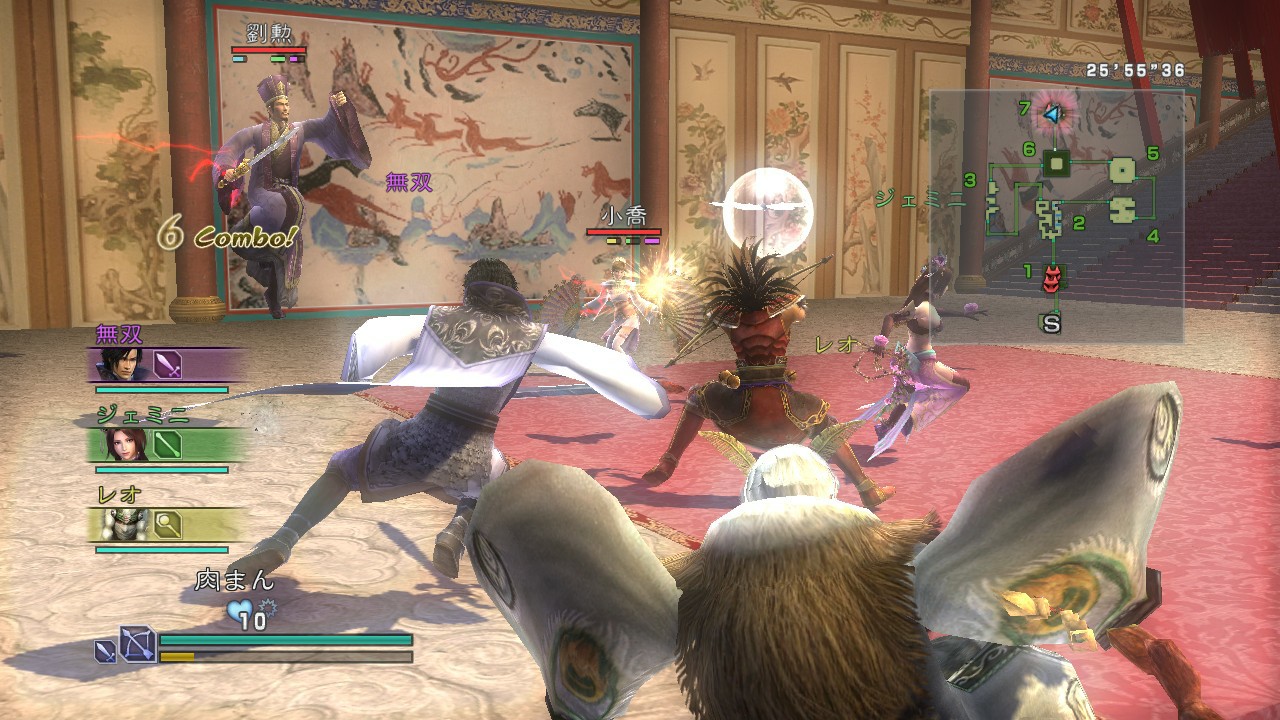Click the red enemy marker at minimap room 1

[1053, 278]
